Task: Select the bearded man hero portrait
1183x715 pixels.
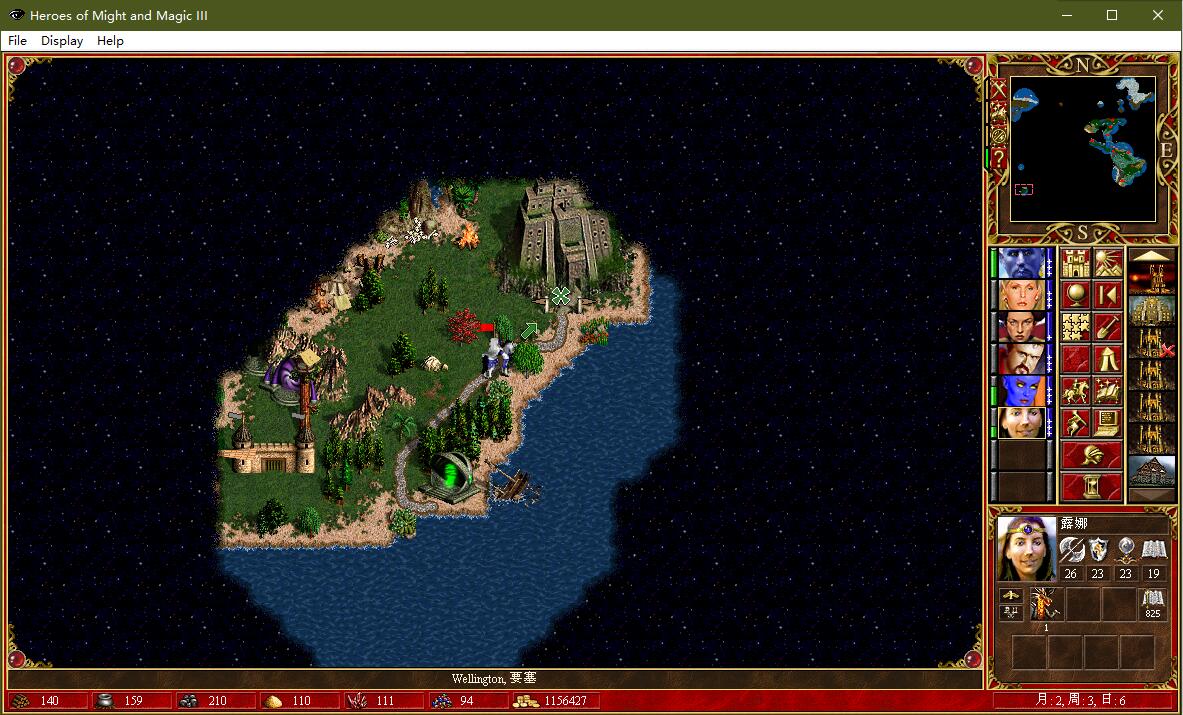Action: [1021, 359]
